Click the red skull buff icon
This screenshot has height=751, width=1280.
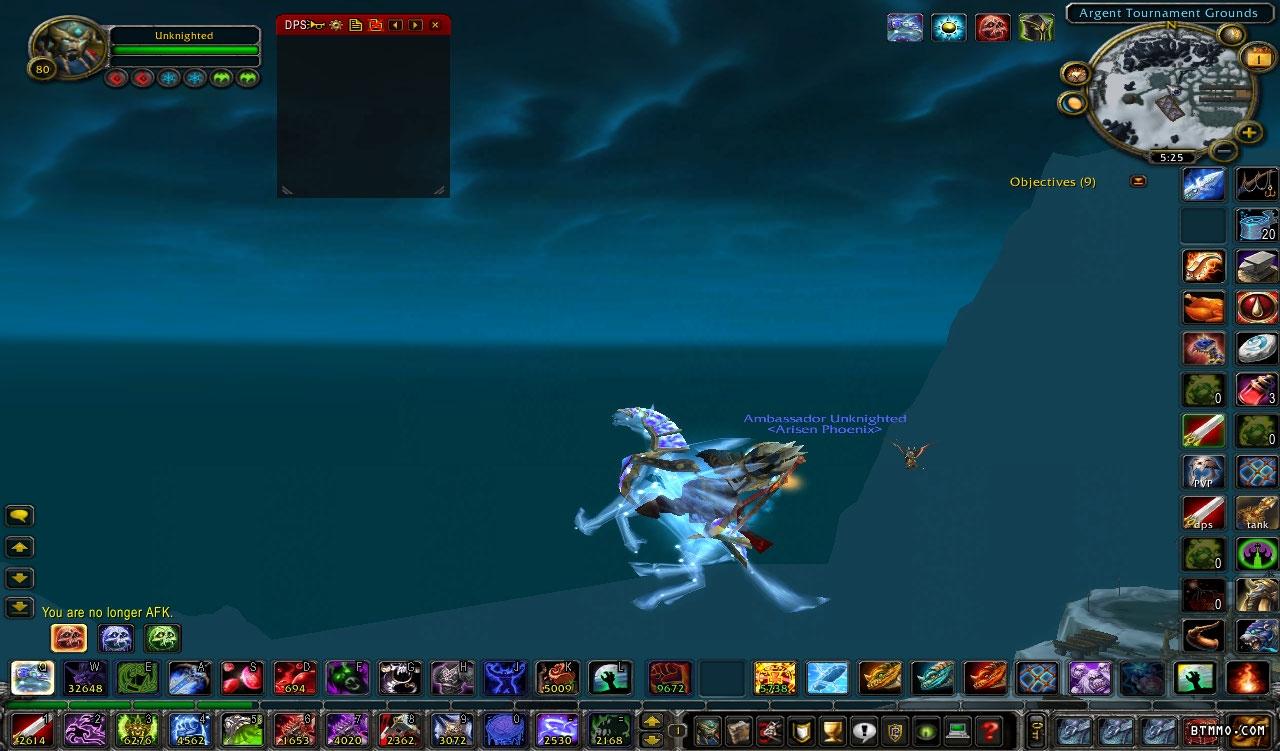[x=992, y=27]
